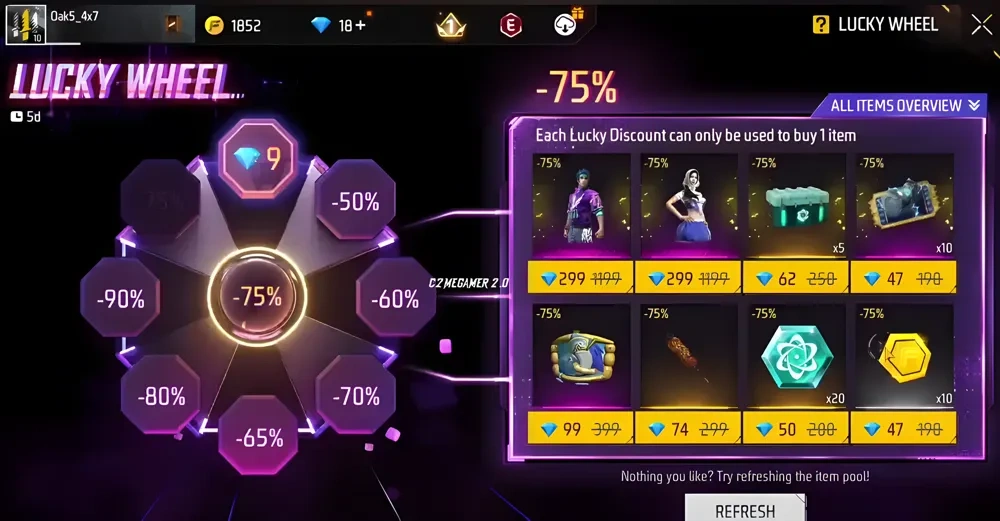The image size is (1000, 521).
Task: Purchase the ticket voucher item for 47
Action: [903, 277]
